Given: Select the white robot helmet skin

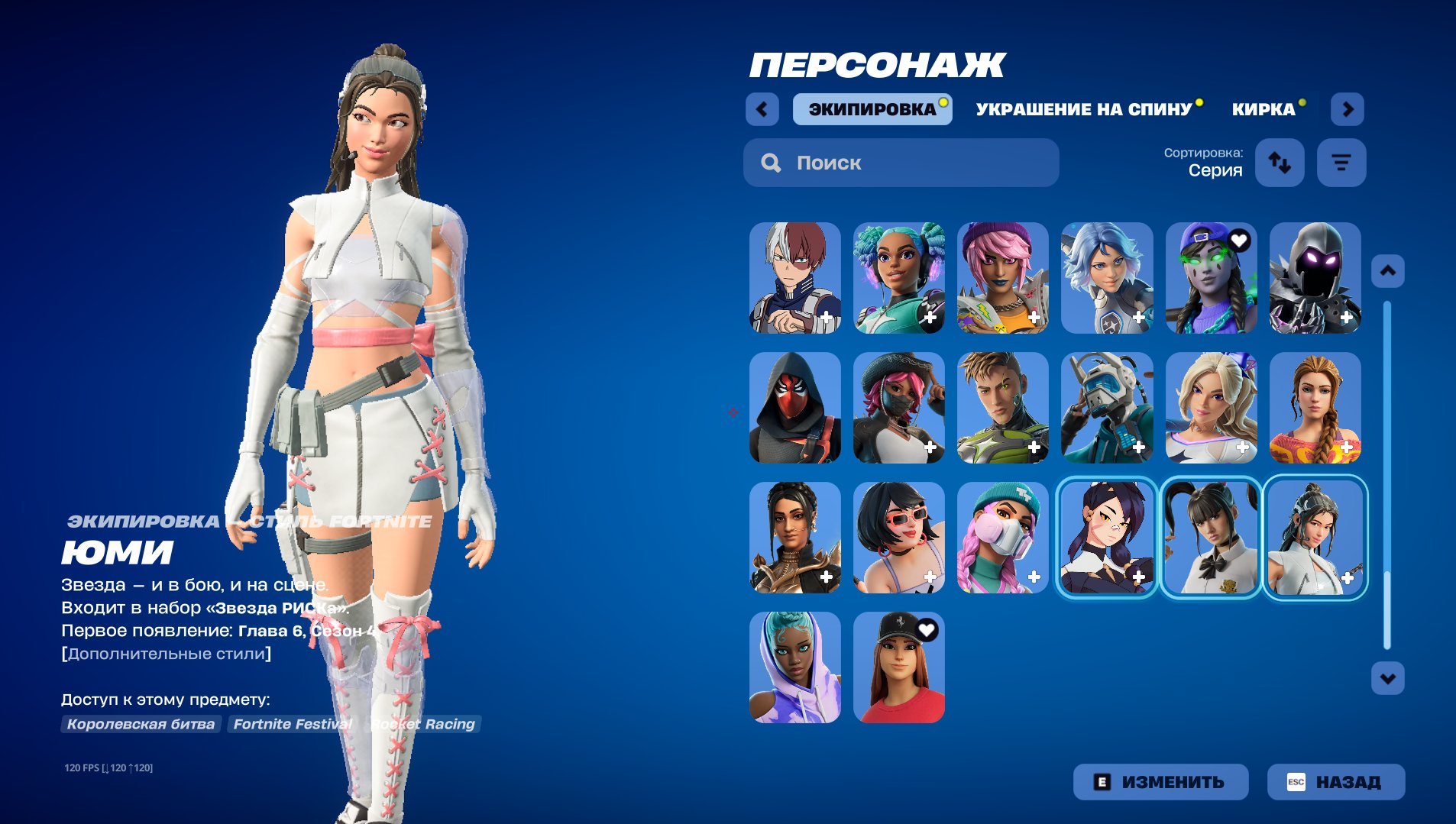Looking at the screenshot, I should (x=1108, y=409).
